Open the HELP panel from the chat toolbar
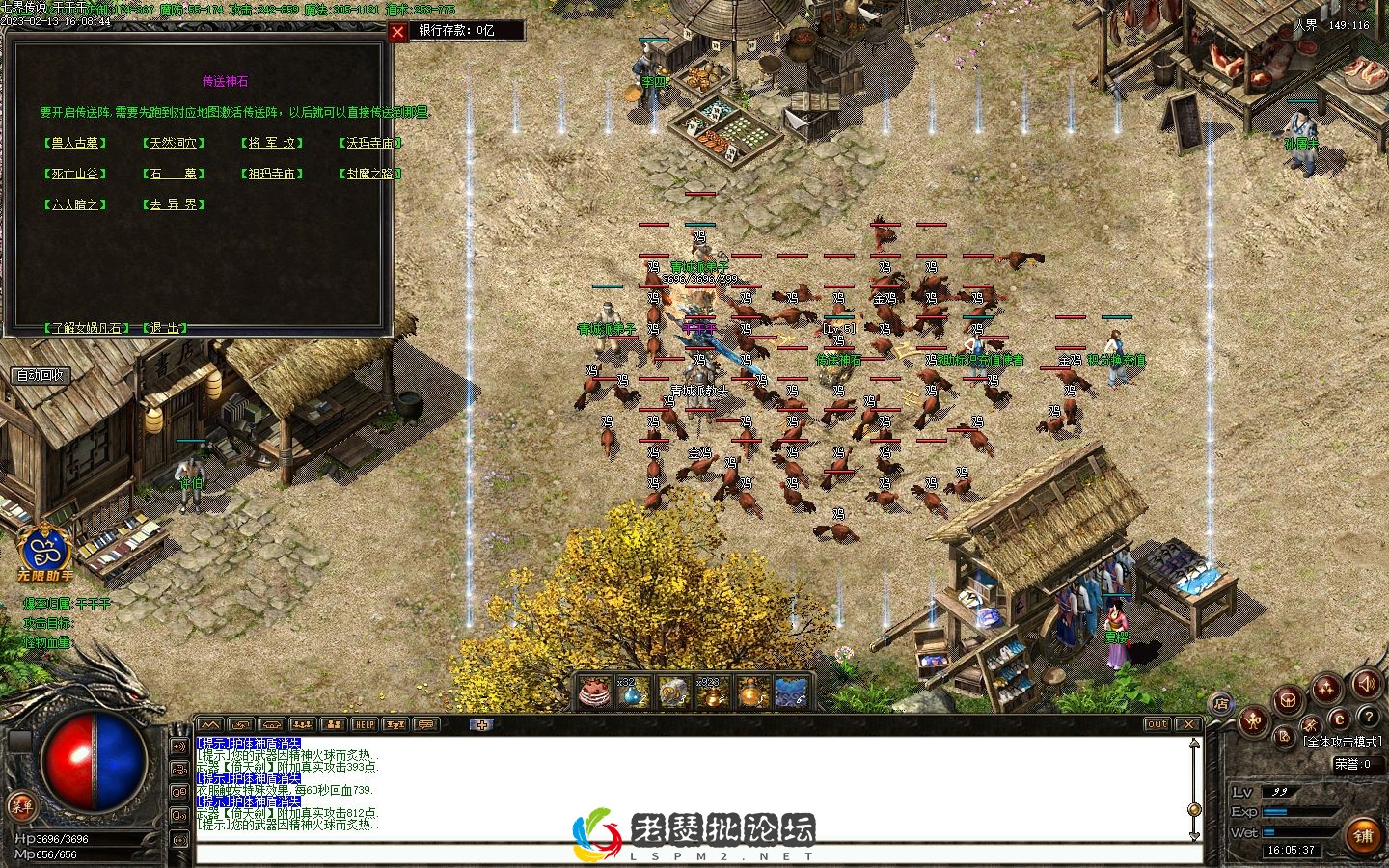The image size is (1389, 868). [x=365, y=724]
